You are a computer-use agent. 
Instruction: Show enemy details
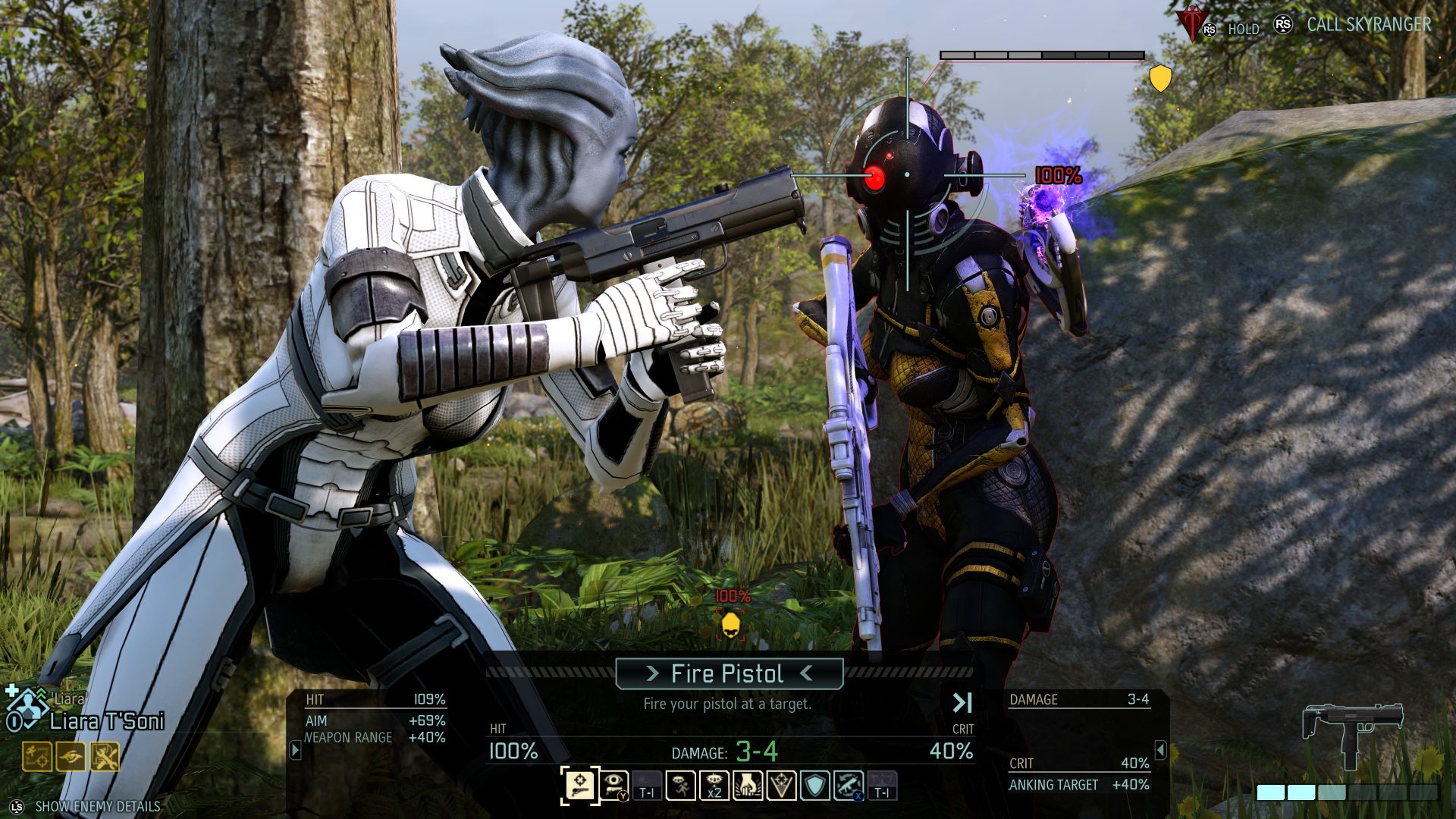[97, 806]
